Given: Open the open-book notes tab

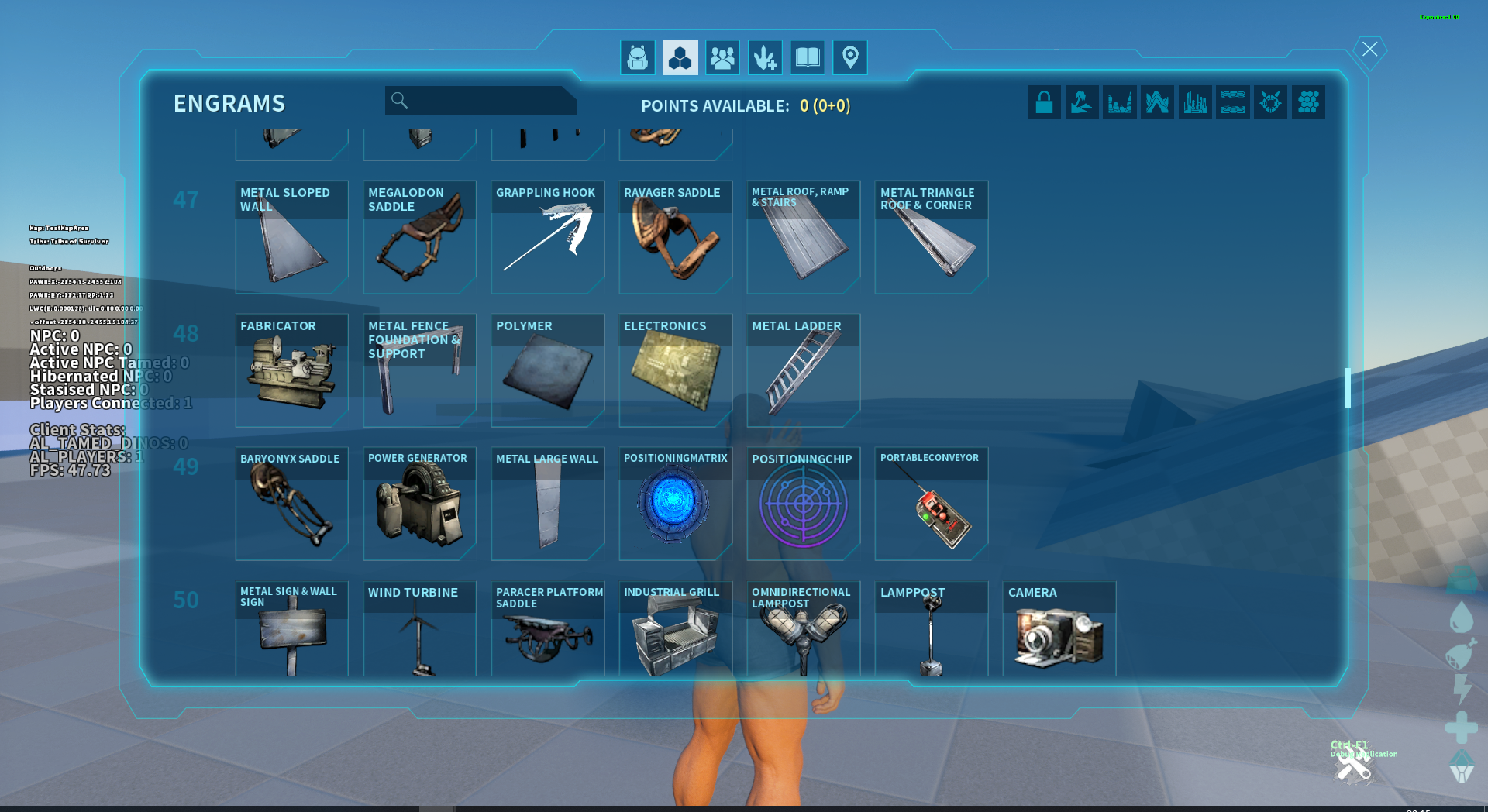Looking at the screenshot, I should coord(808,58).
